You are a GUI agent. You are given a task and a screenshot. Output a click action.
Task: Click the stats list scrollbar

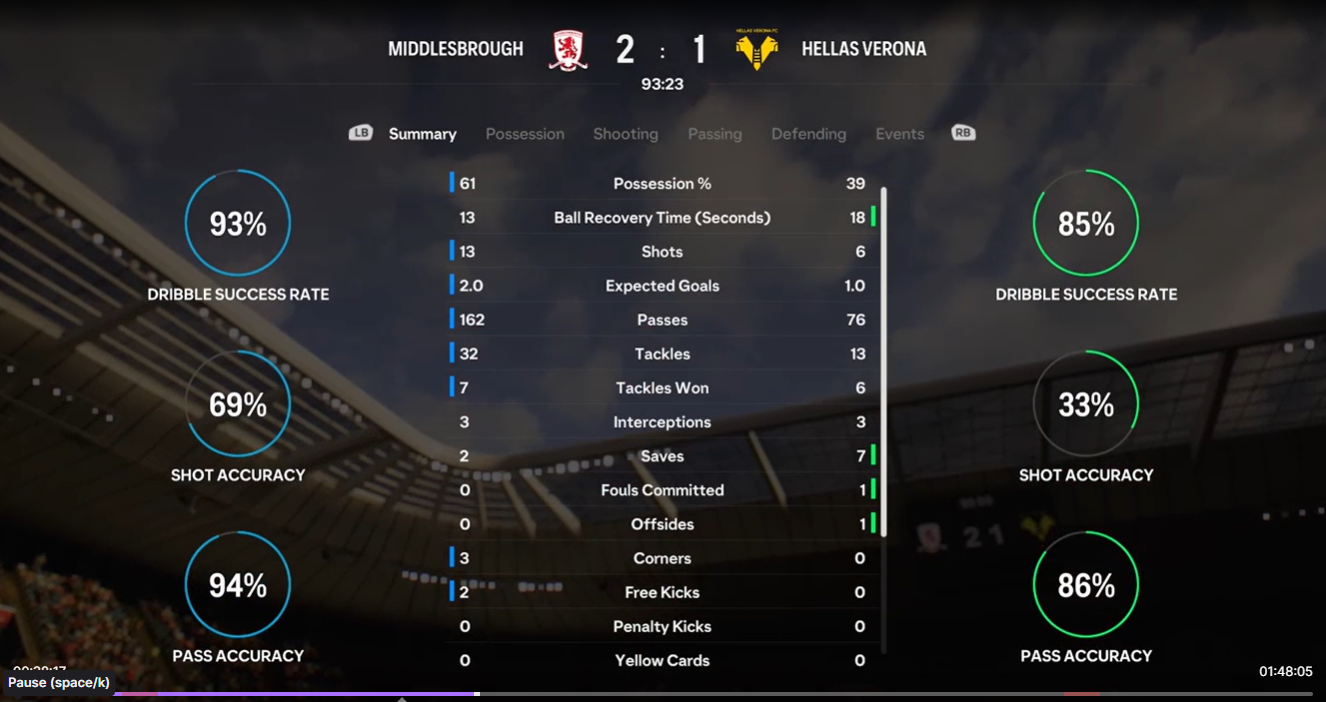point(884,360)
